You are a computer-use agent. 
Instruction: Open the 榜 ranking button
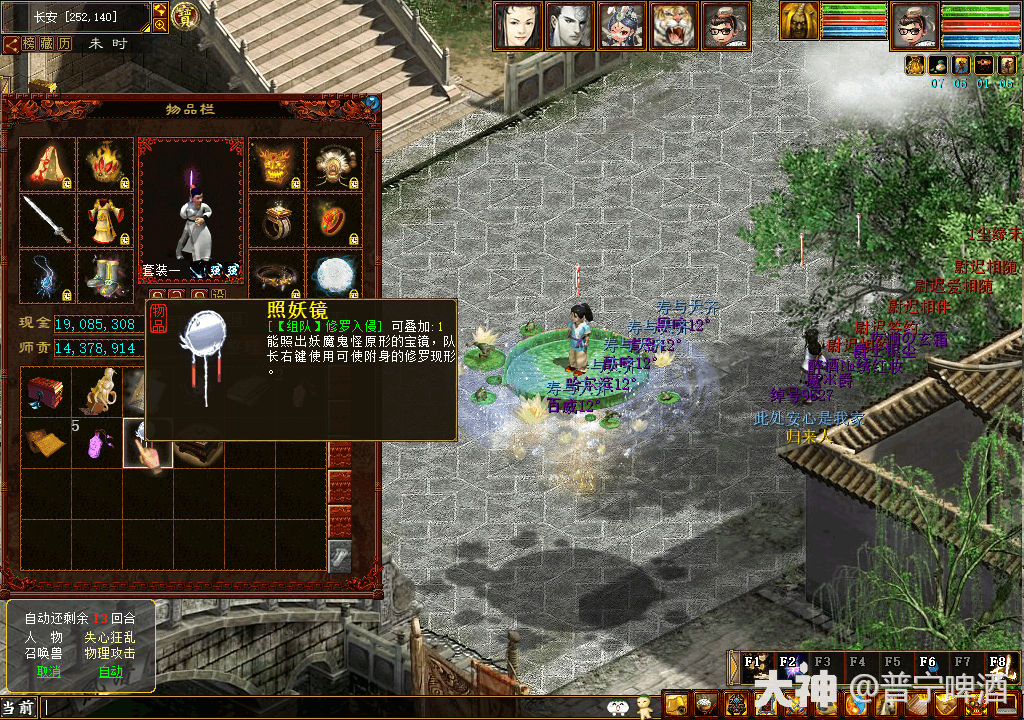tap(29, 44)
